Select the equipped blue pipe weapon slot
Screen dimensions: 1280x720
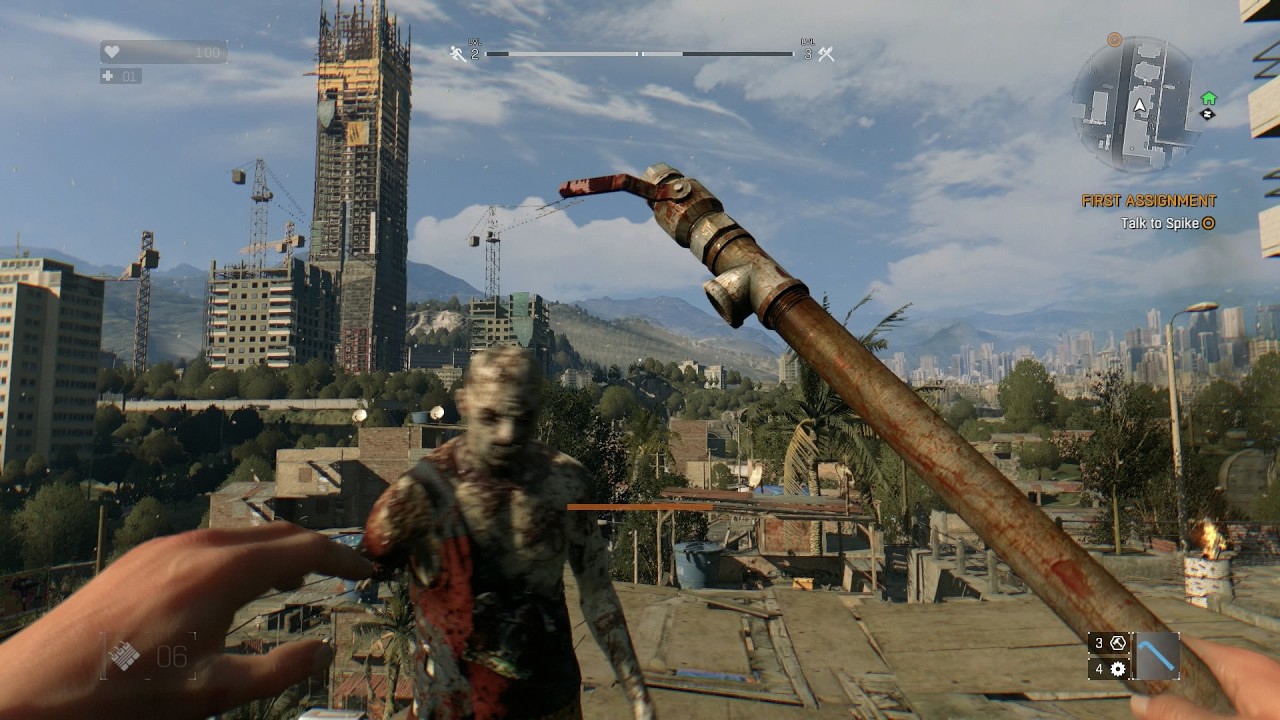point(1157,656)
